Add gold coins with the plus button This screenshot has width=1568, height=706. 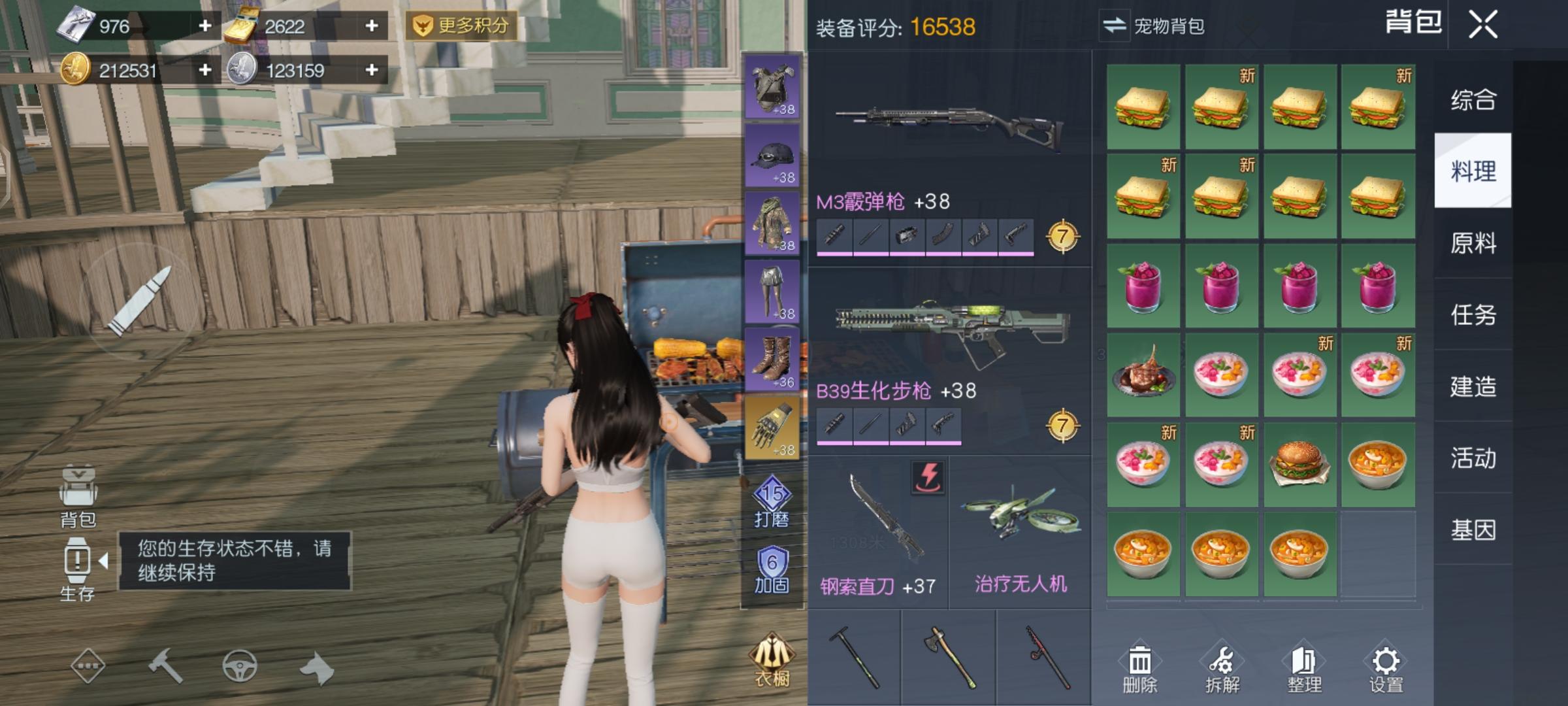[204, 71]
